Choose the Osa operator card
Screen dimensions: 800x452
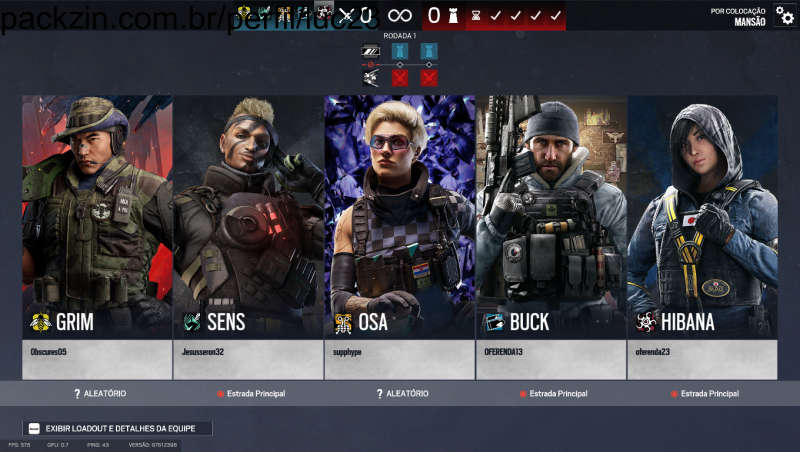[x=399, y=215]
